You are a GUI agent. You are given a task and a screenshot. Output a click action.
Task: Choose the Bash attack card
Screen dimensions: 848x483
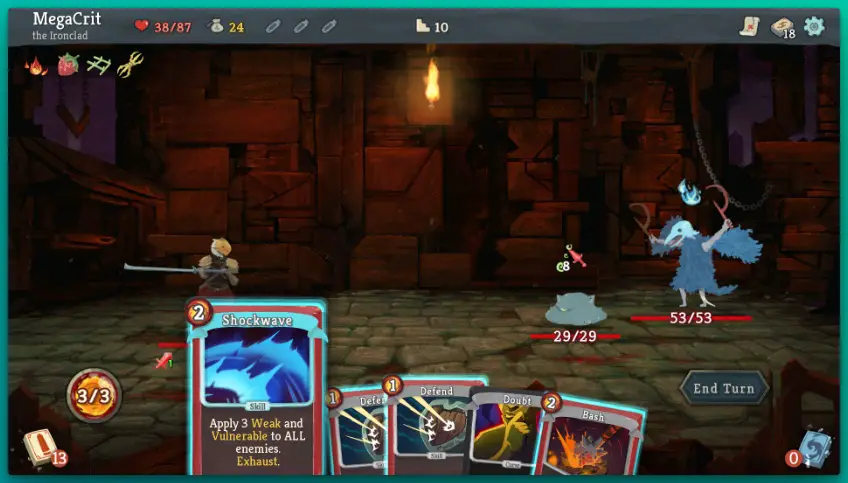coord(592,438)
